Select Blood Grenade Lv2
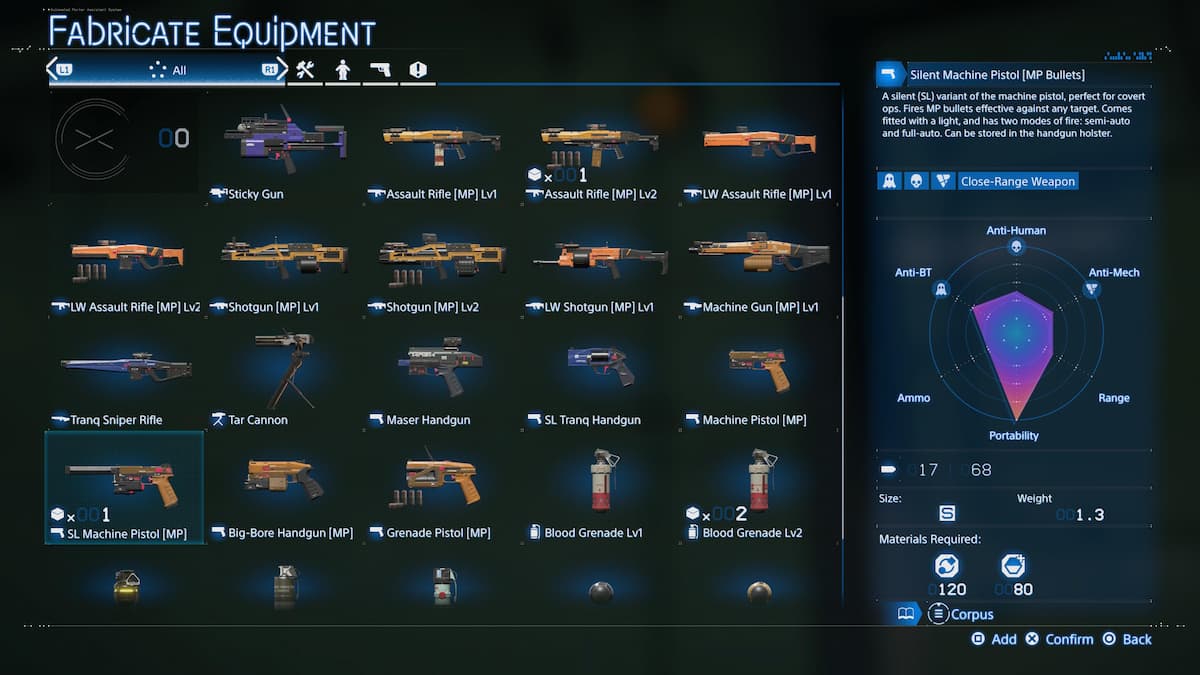The height and width of the screenshot is (675, 1200). point(758,487)
